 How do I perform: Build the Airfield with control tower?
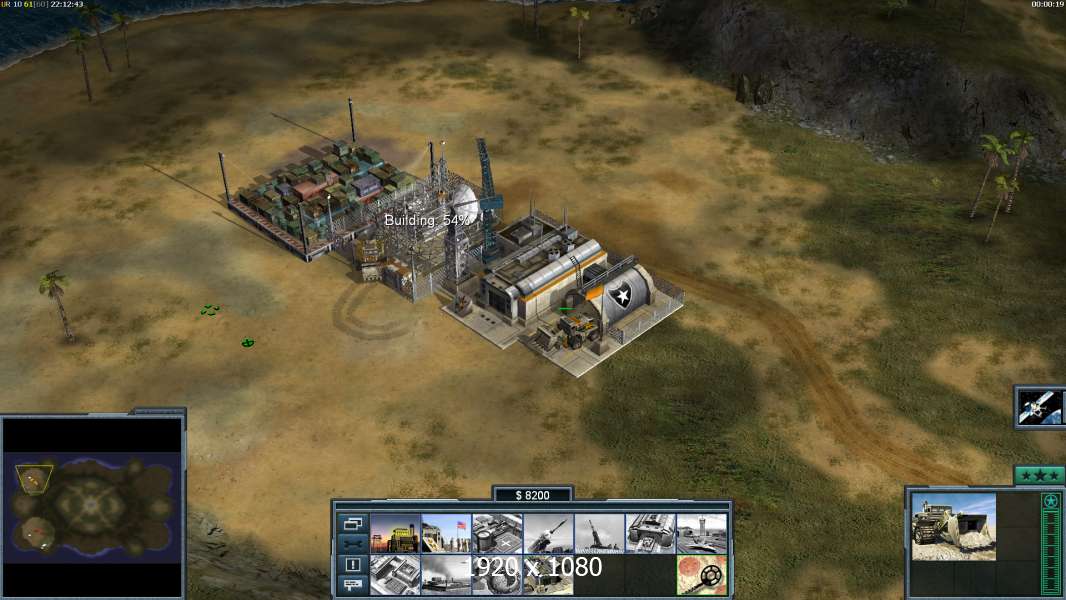(701, 534)
